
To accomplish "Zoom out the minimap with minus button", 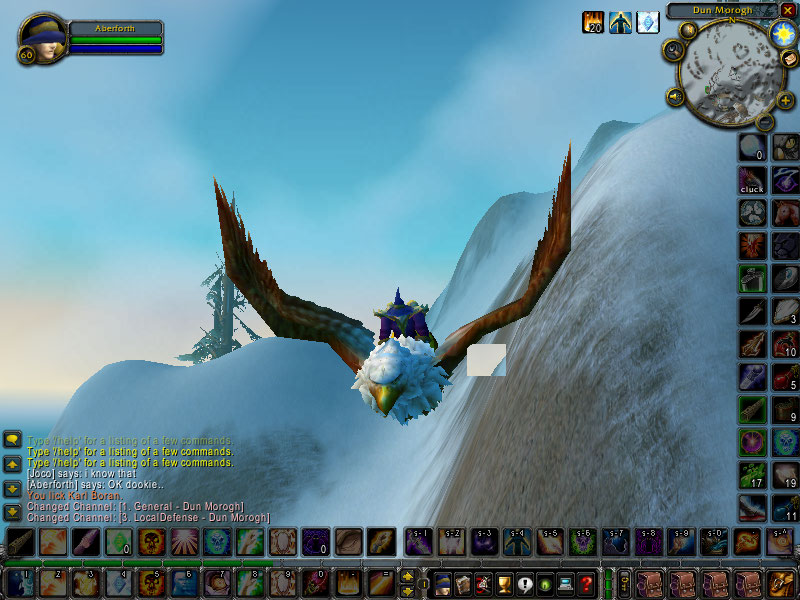I will (x=765, y=121).
